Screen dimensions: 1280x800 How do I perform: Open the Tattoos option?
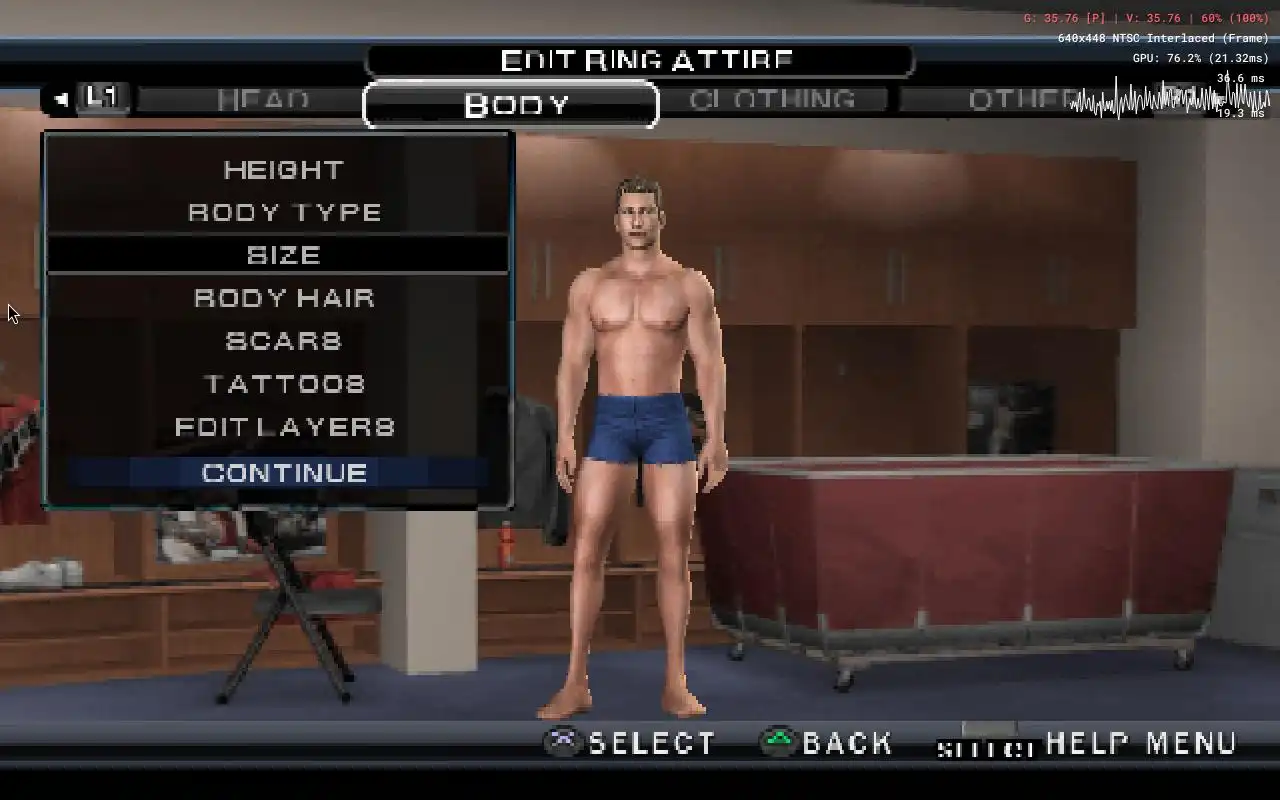coord(284,384)
